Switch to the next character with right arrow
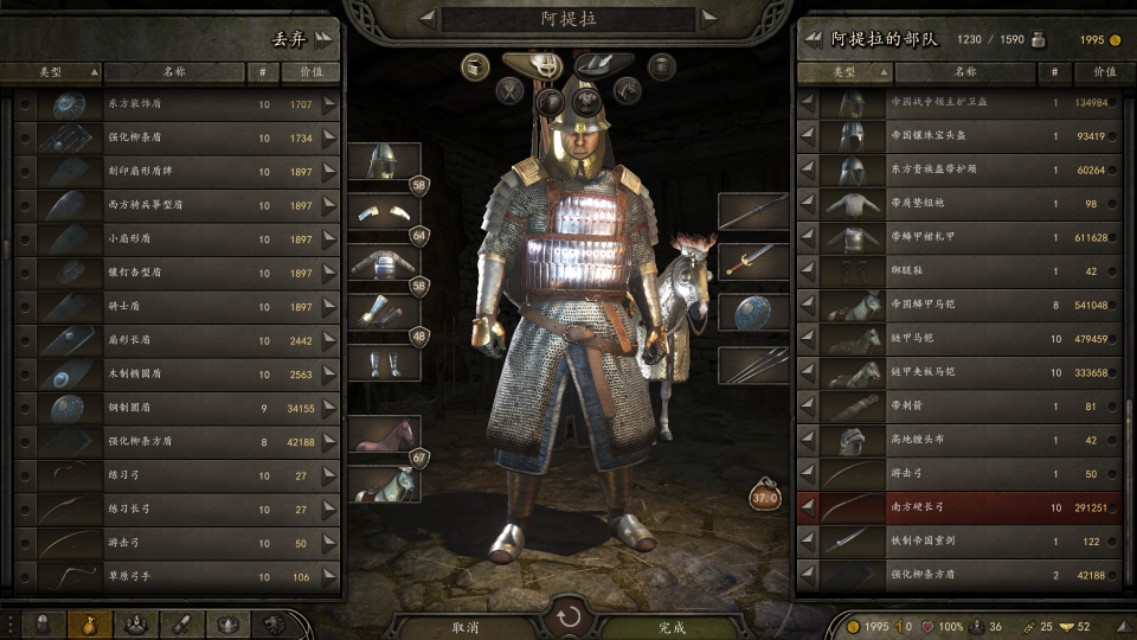The width and height of the screenshot is (1137, 640). 709,18
